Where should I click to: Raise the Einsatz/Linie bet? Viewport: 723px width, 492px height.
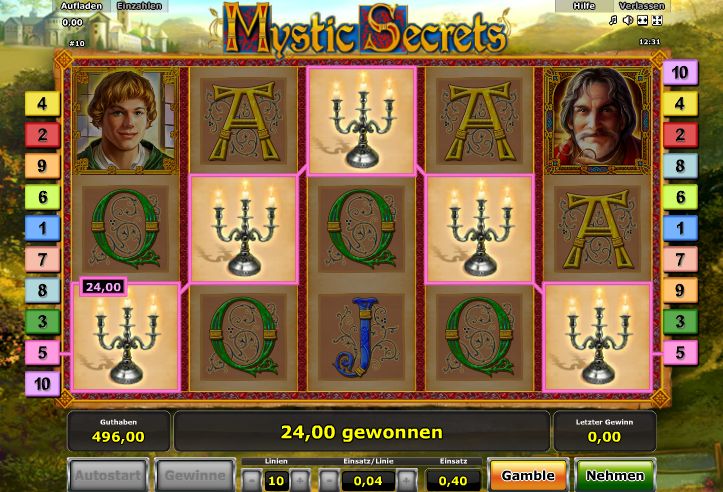[x=406, y=481]
